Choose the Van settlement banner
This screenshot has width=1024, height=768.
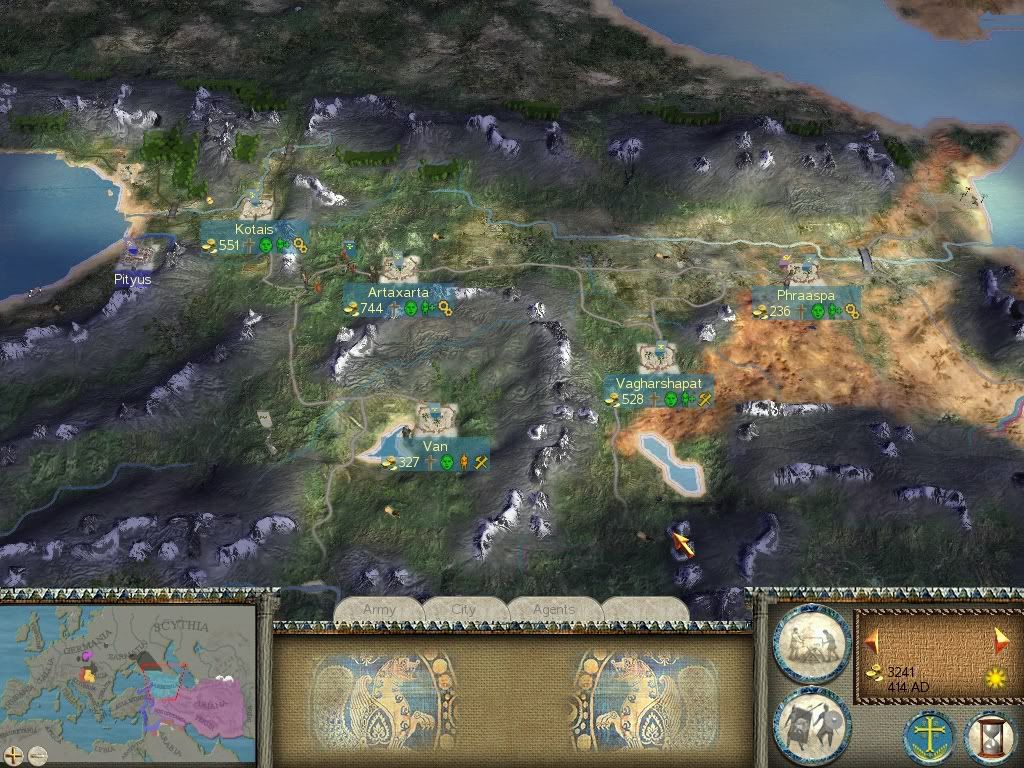[x=434, y=454]
